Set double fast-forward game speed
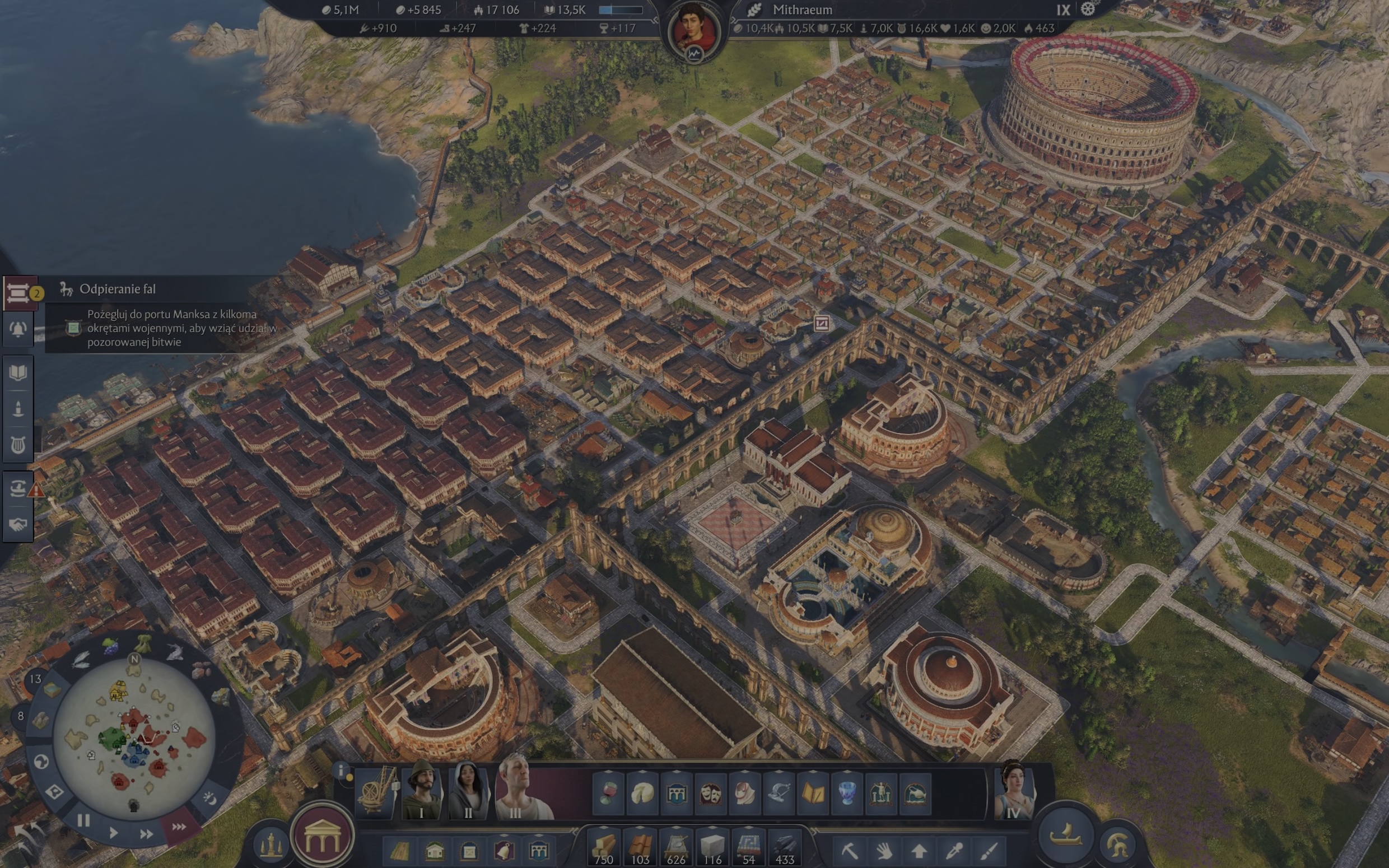Image resolution: width=1389 pixels, height=868 pixels. tap(146, 833)
